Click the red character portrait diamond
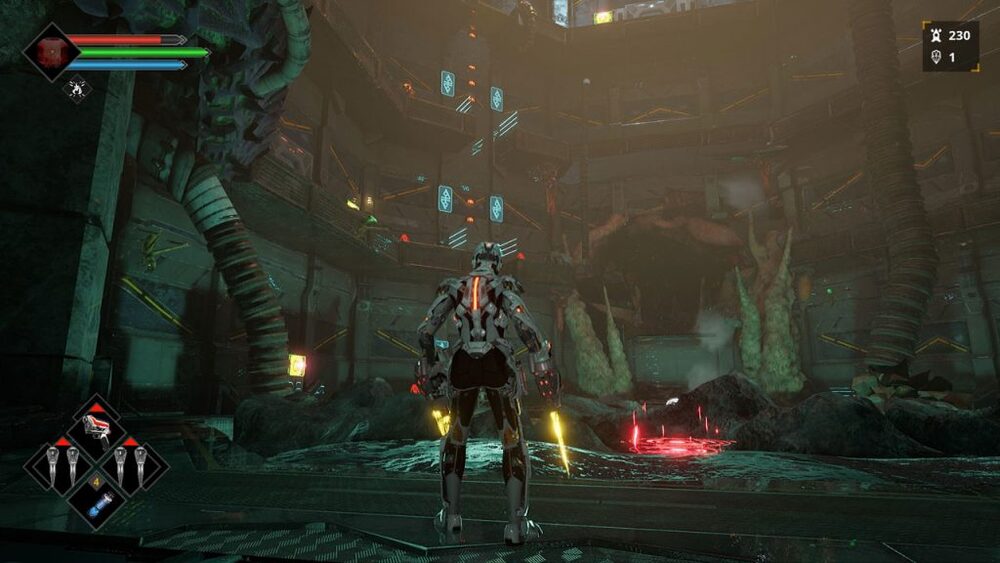 point(51,52)
